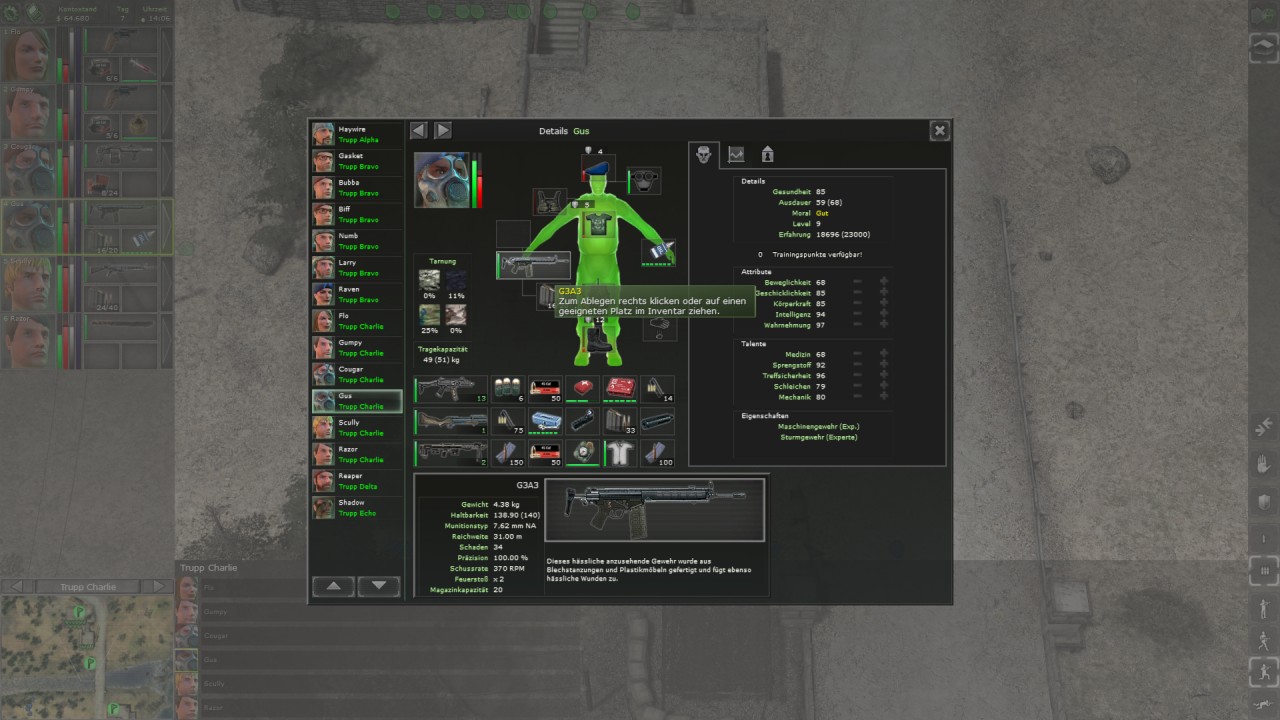Show the previous mercenary's details
The width and height of the screenshot is (1280, 720).
tap(419, 131)
